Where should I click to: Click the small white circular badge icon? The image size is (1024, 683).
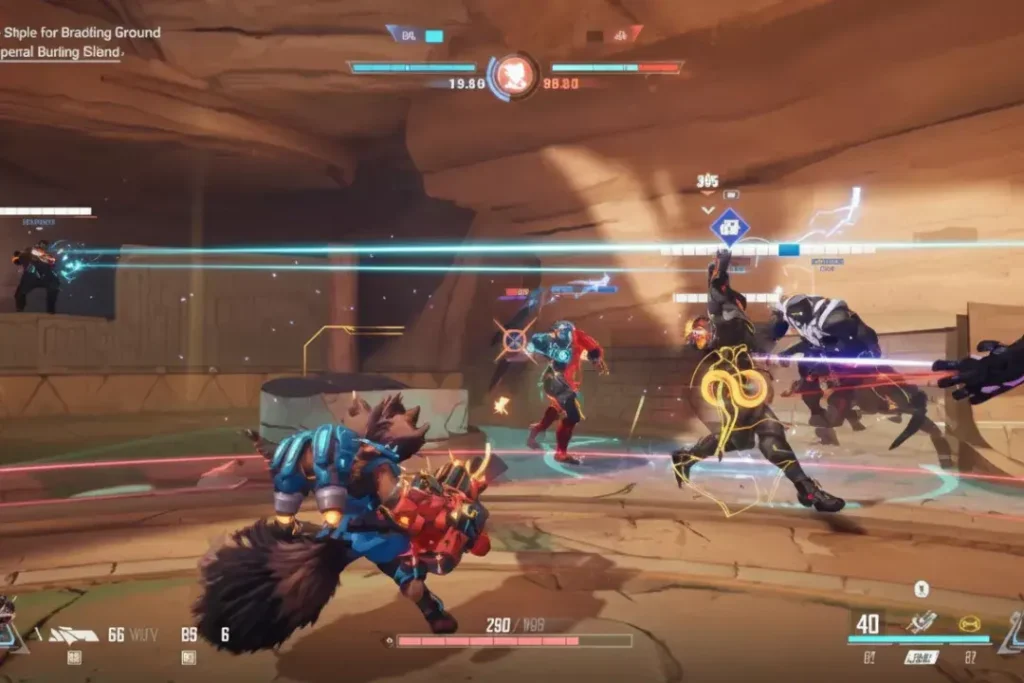point(921,589)
